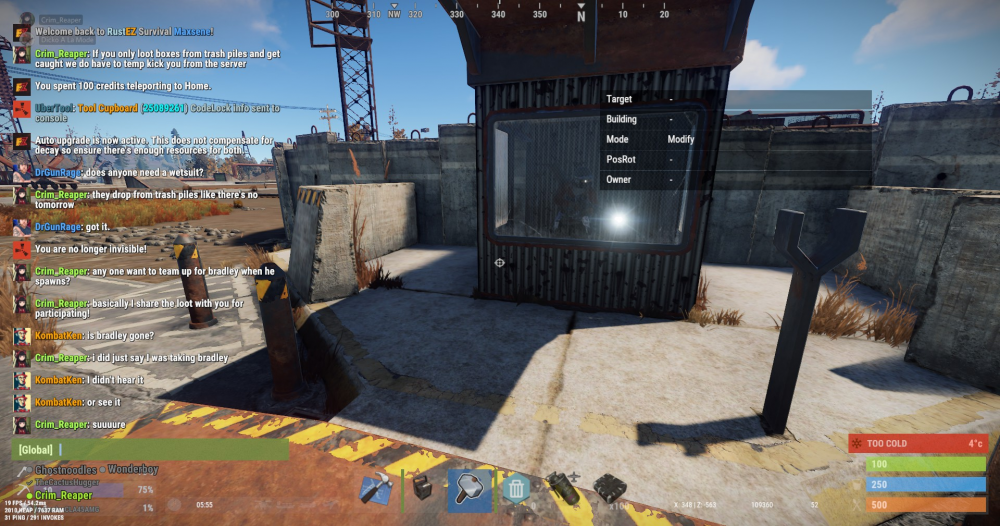1000x526 pixels.
Task: Select the smoke grenade hotbar slot
Action: pos(562,489)
